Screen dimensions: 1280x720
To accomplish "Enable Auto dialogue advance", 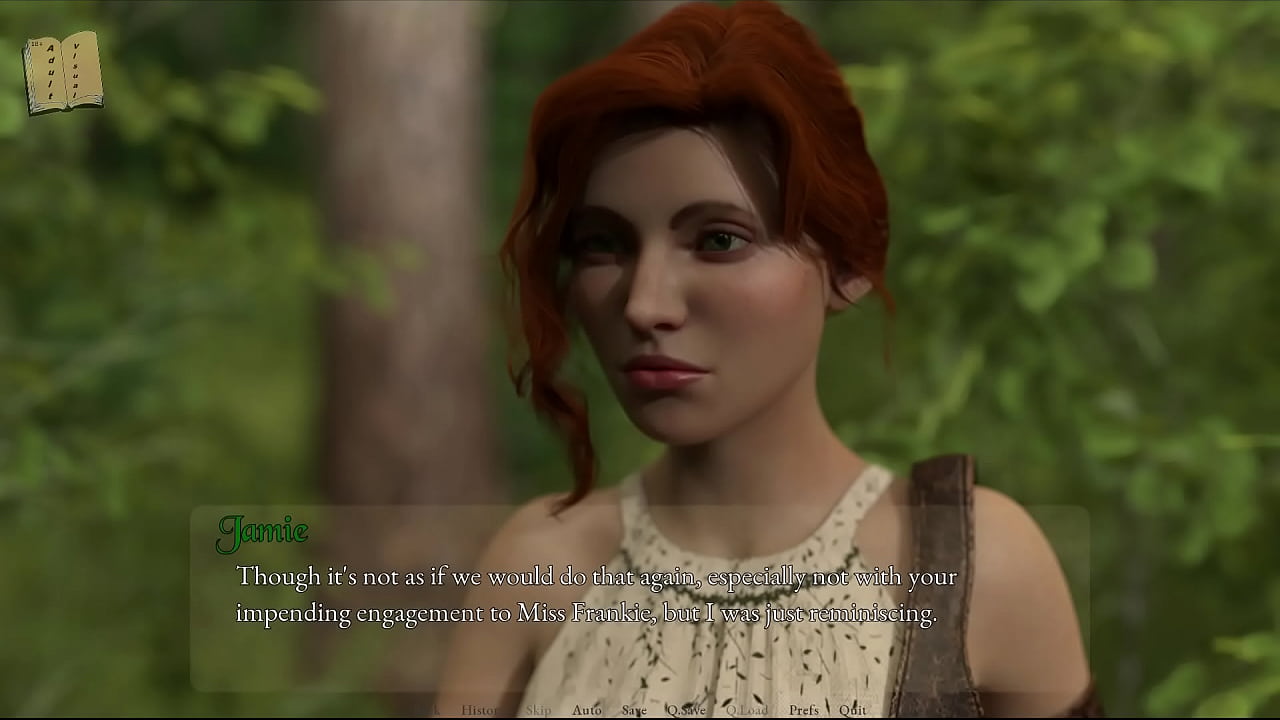I will pyautogui.click(x=587, y=710).
